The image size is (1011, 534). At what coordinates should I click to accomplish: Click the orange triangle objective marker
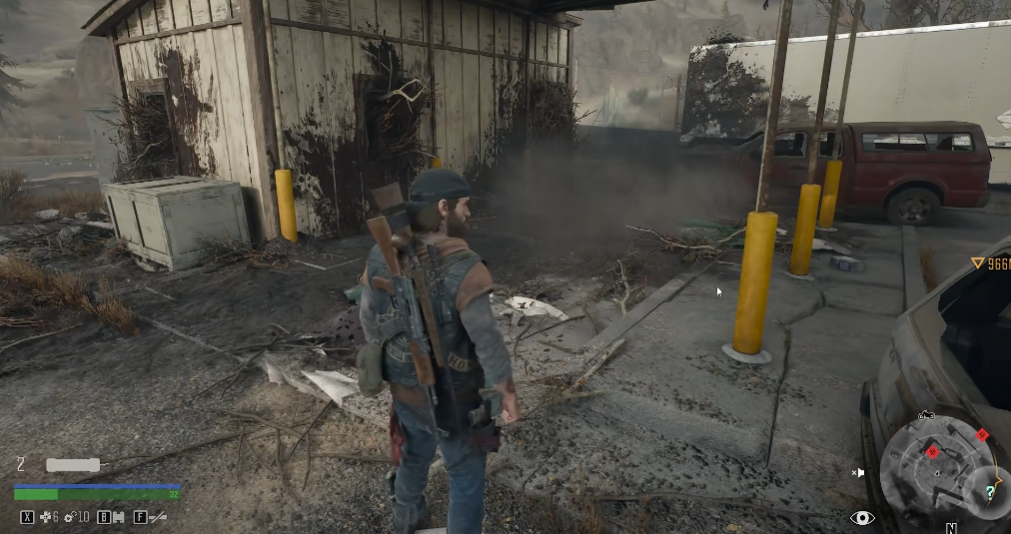(978, 264)
